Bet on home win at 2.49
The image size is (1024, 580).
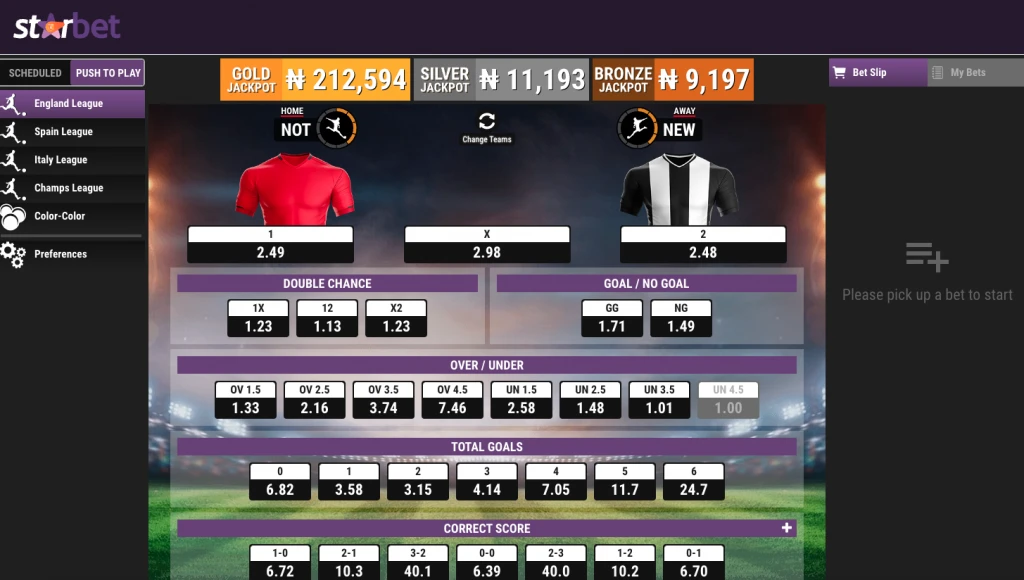click(270, 245)
